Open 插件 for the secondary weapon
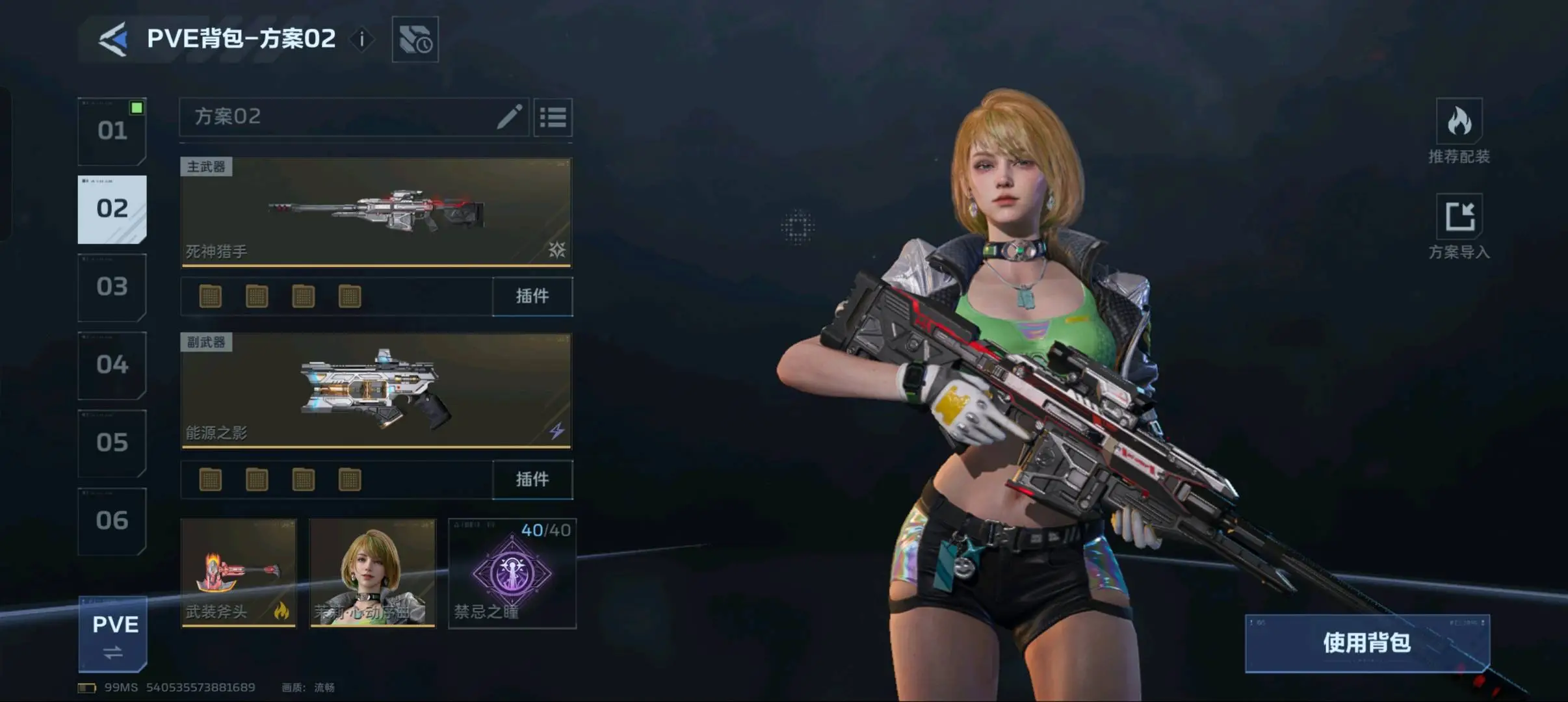1568x702 pixels. pos(532,480)
